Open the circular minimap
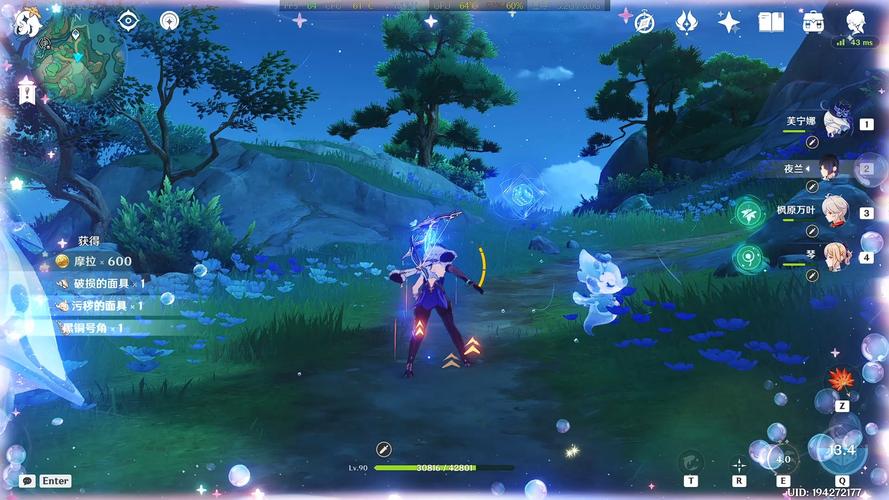 click(79, 58)
